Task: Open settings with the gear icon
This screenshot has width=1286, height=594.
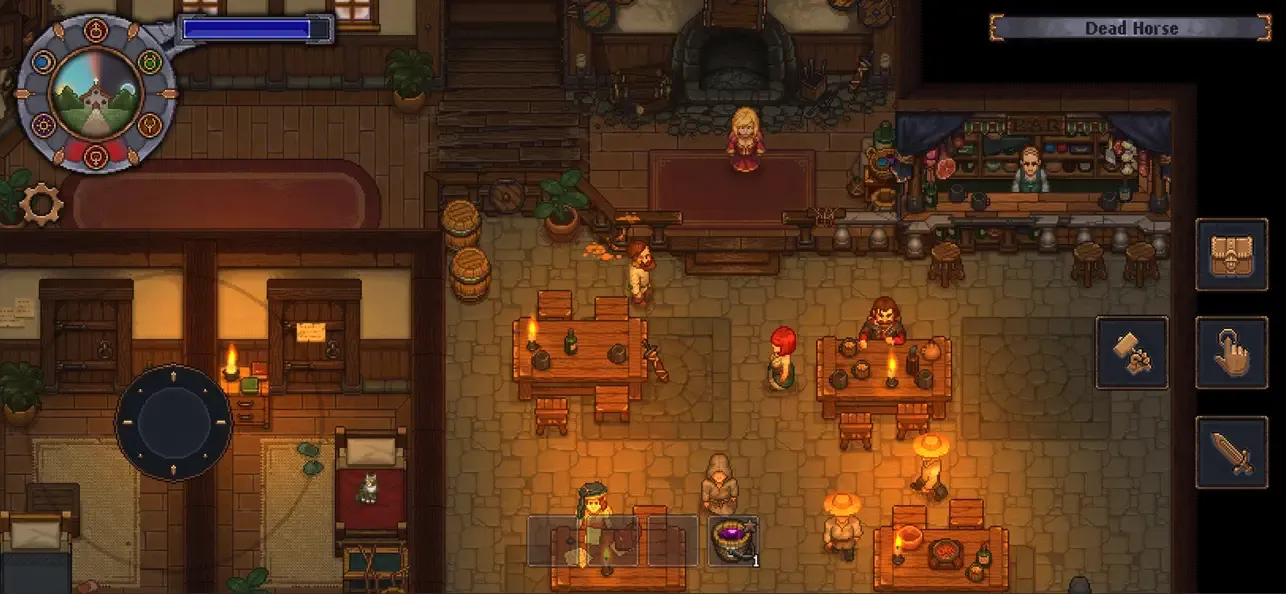Action: tap(42, 204)
